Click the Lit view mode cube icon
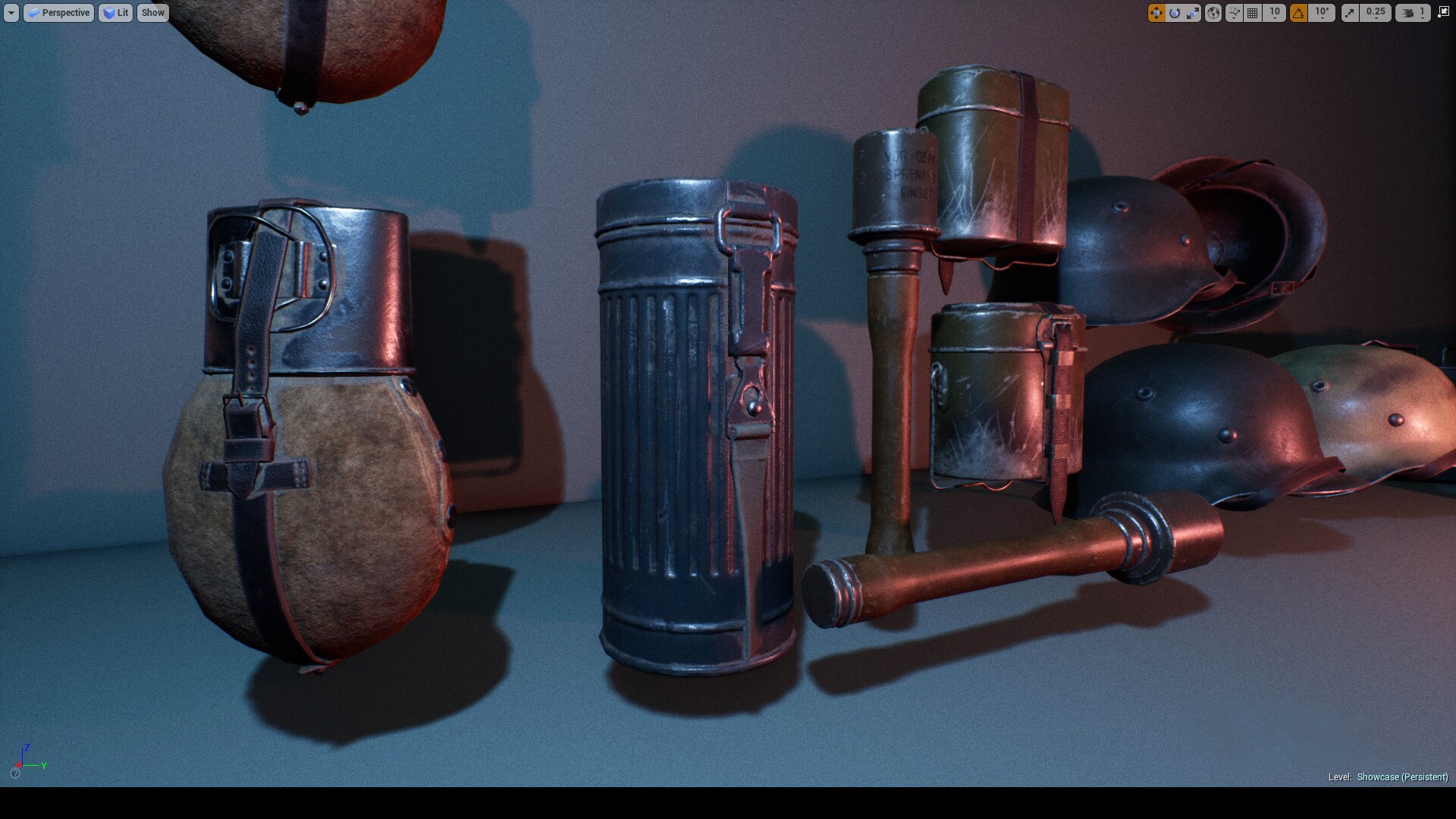This screenshot has height=819, width=1456. 109,12
